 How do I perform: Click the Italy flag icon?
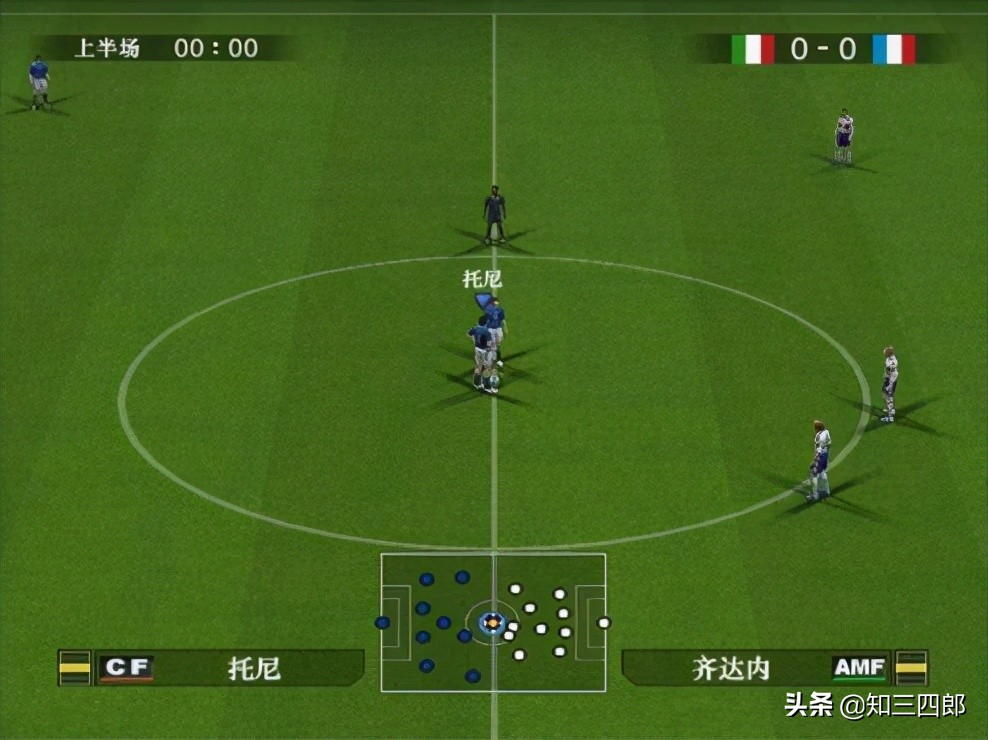(x=752, y=49)
